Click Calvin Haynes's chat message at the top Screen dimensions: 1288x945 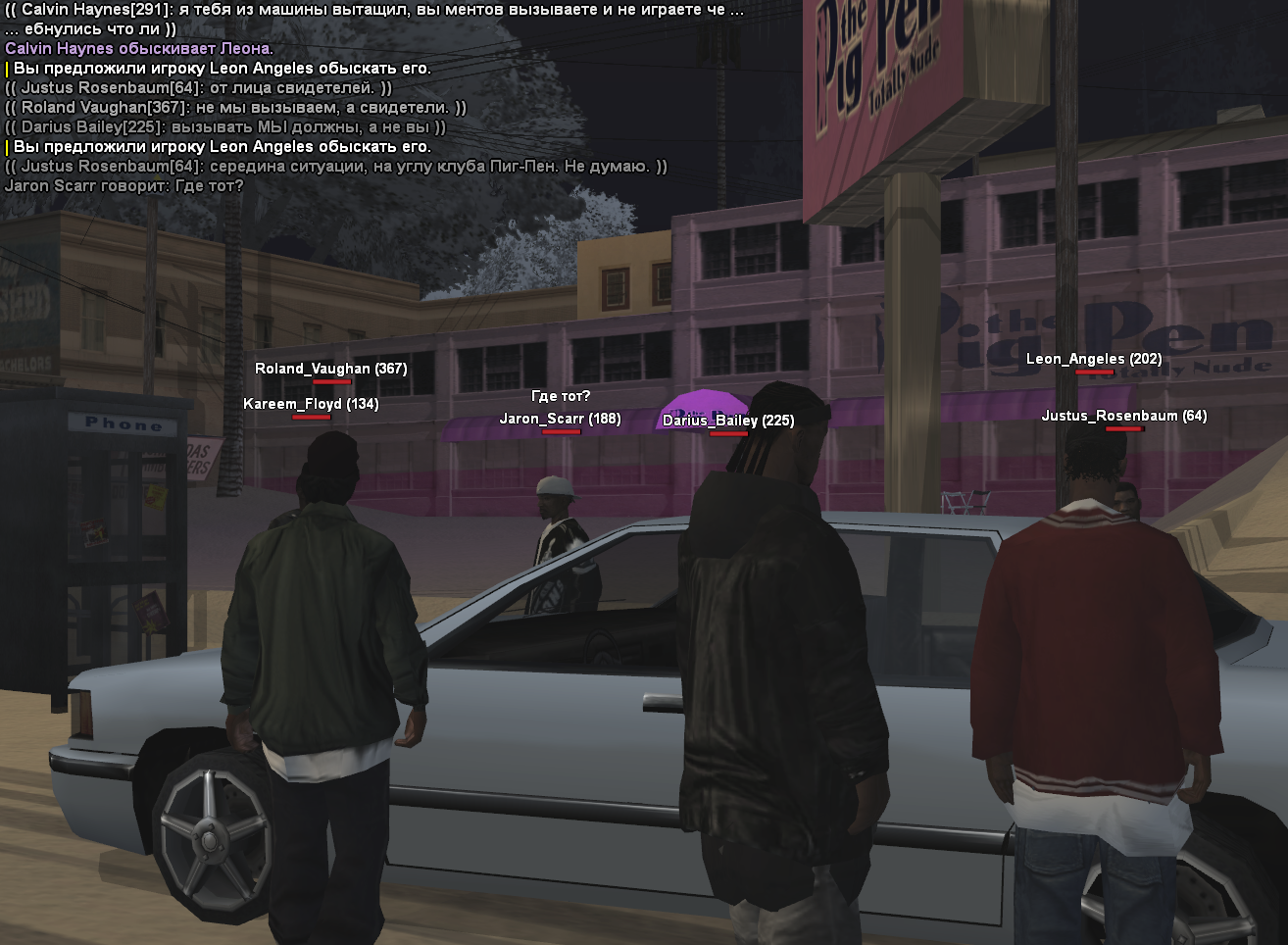(372, 10)
